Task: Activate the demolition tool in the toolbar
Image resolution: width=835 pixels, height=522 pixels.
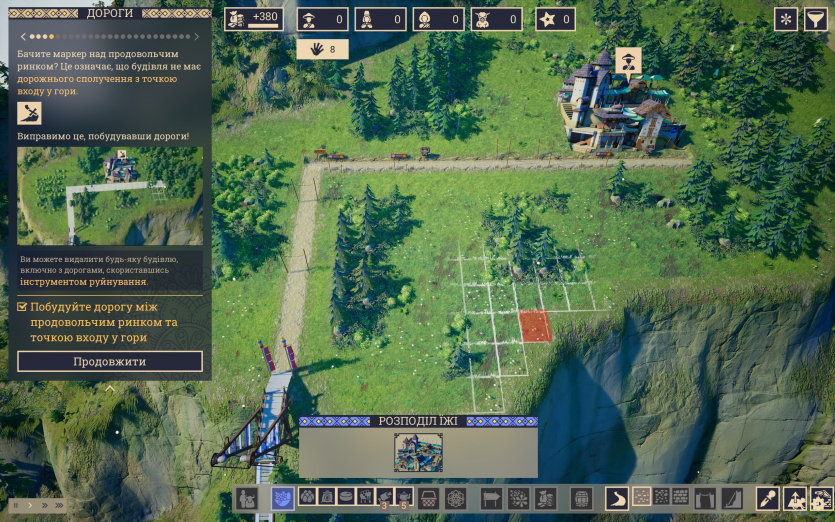Action: point(768,497)
